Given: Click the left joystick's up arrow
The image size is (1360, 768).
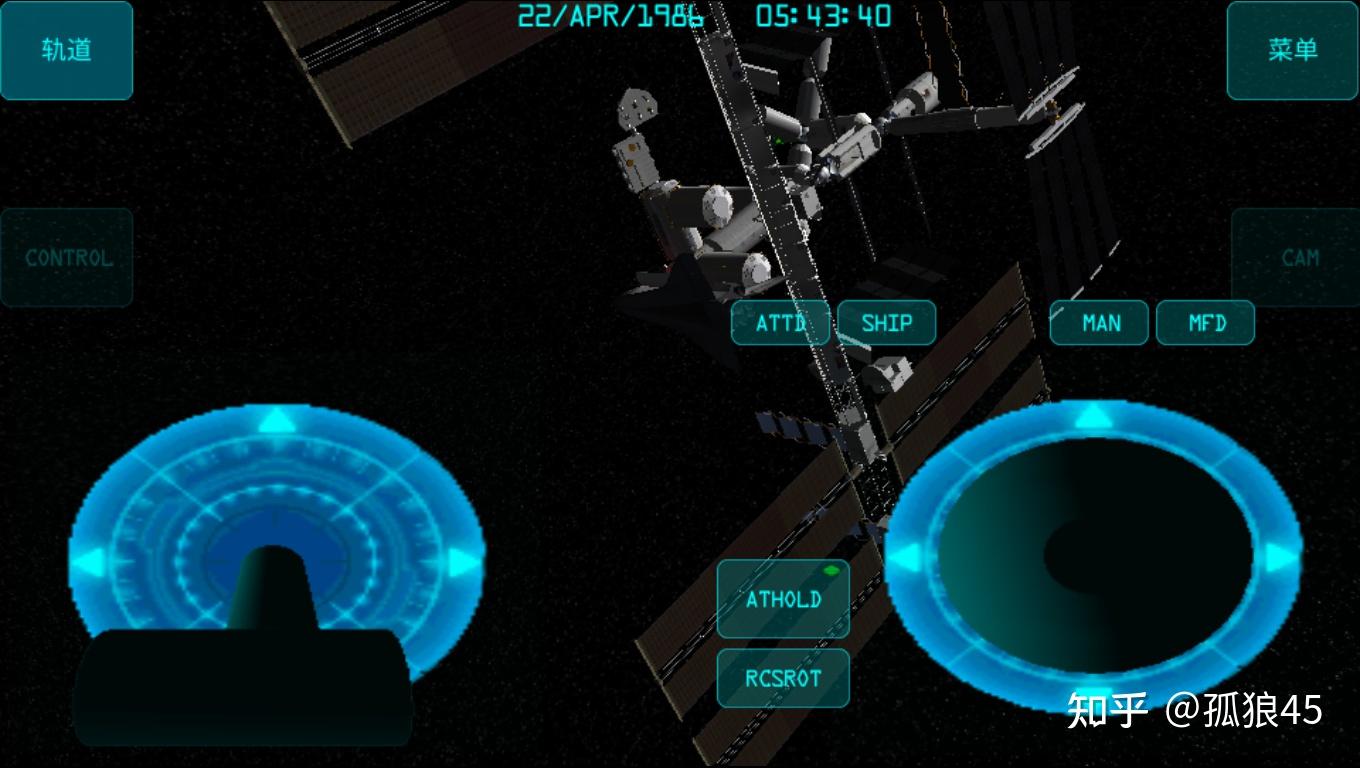Looking at the screenshot, I should [x=276, y=420].
